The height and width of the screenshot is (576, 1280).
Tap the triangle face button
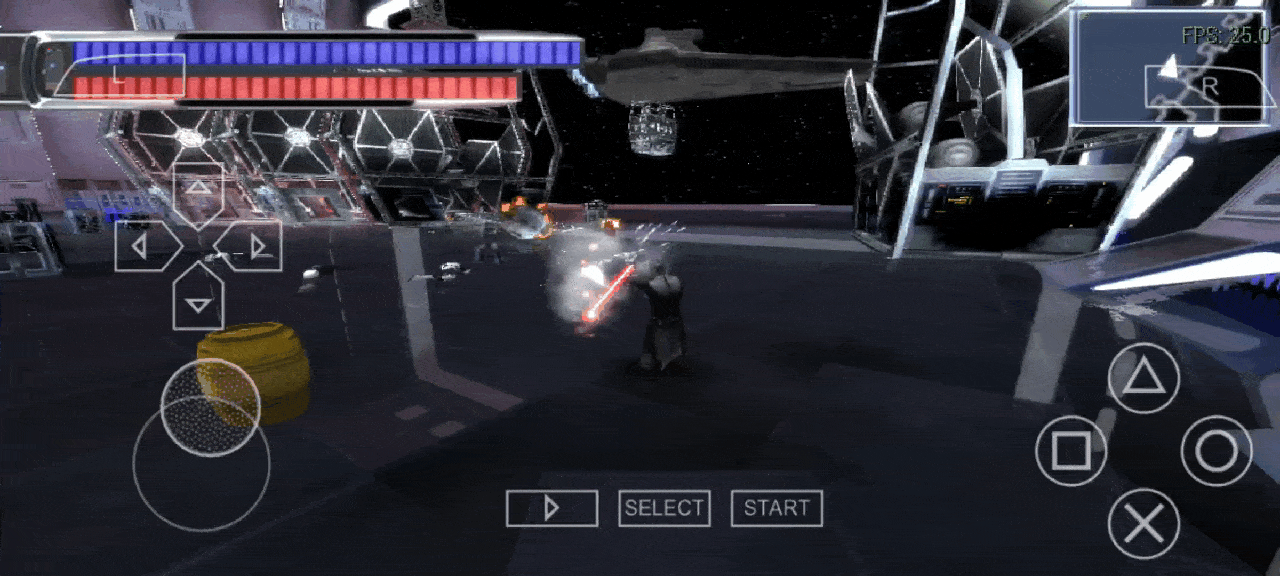(x=1143, y=379)
